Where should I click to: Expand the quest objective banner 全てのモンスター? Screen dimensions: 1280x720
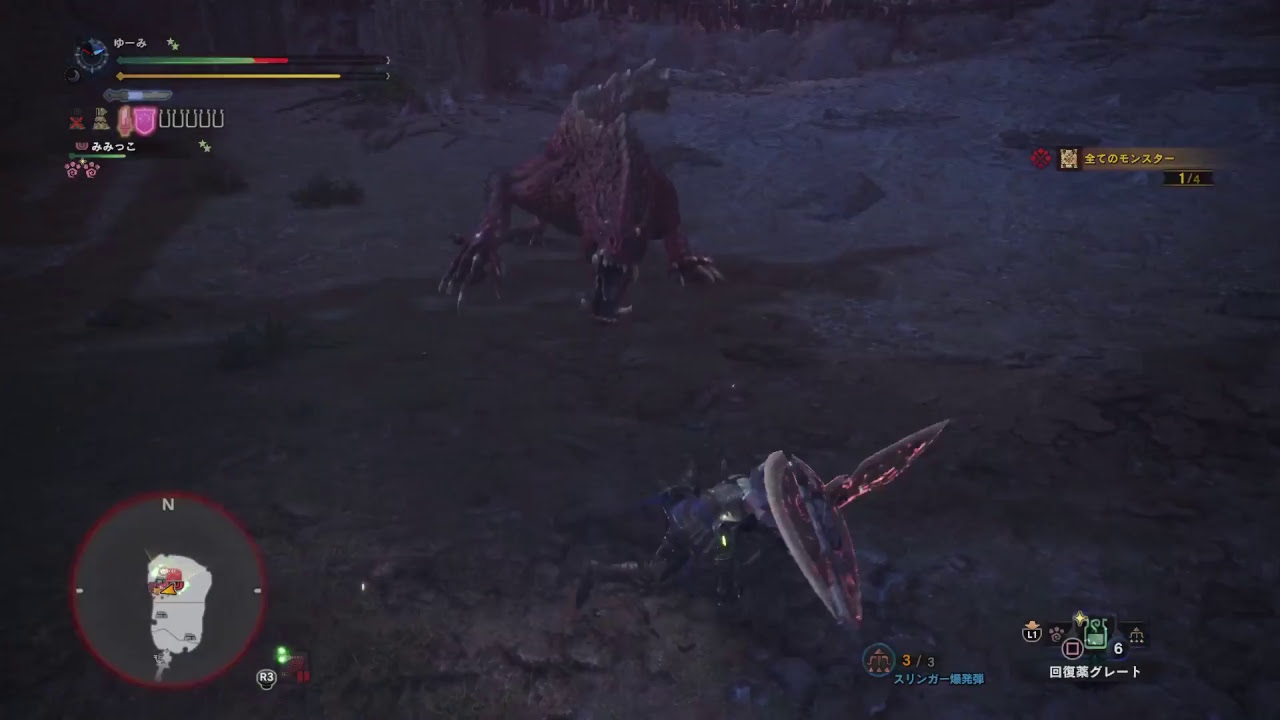pos(1130,156)
